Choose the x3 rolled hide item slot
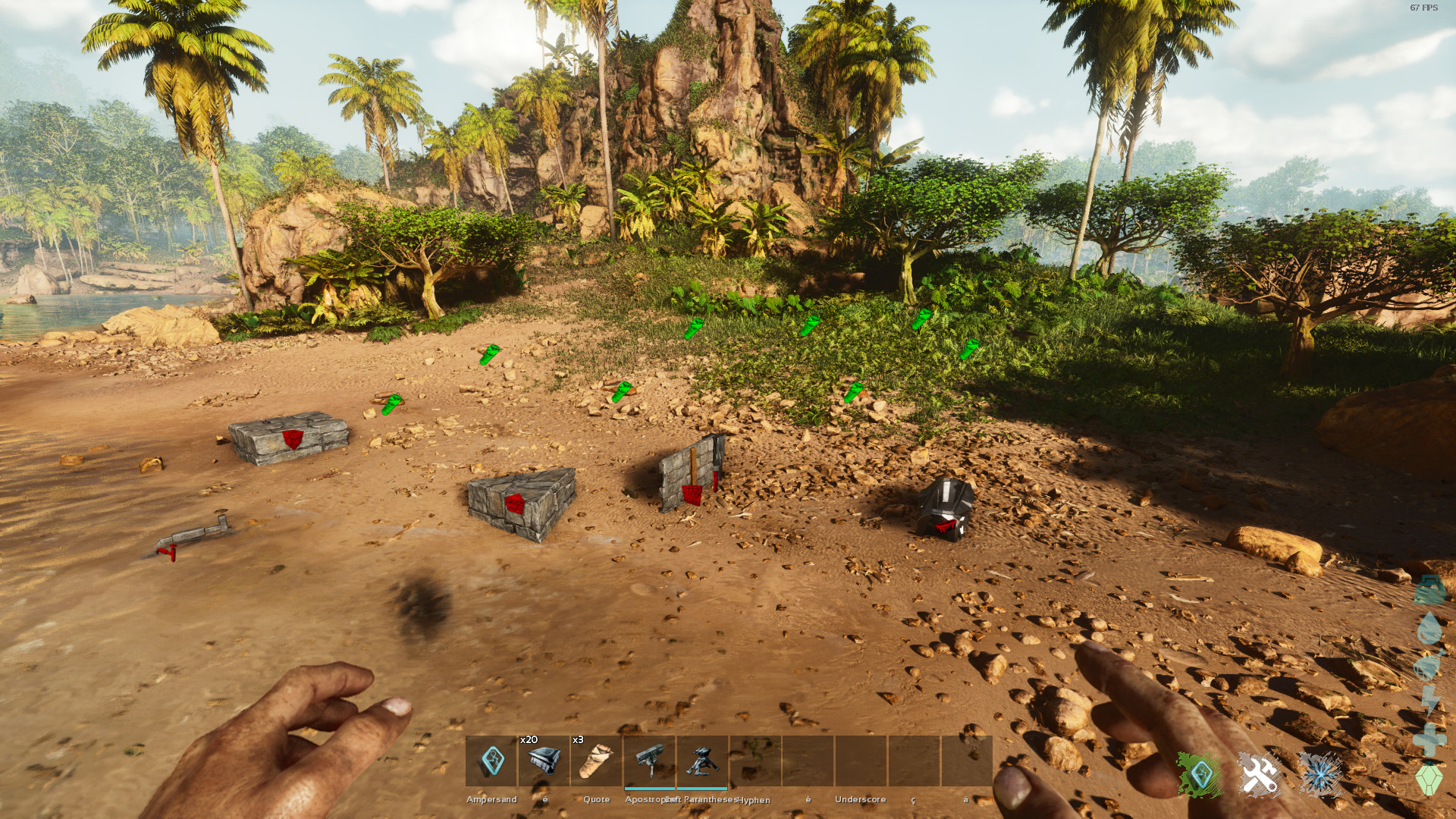This screenshot has height=819, width=1456. tap(596, 761)
